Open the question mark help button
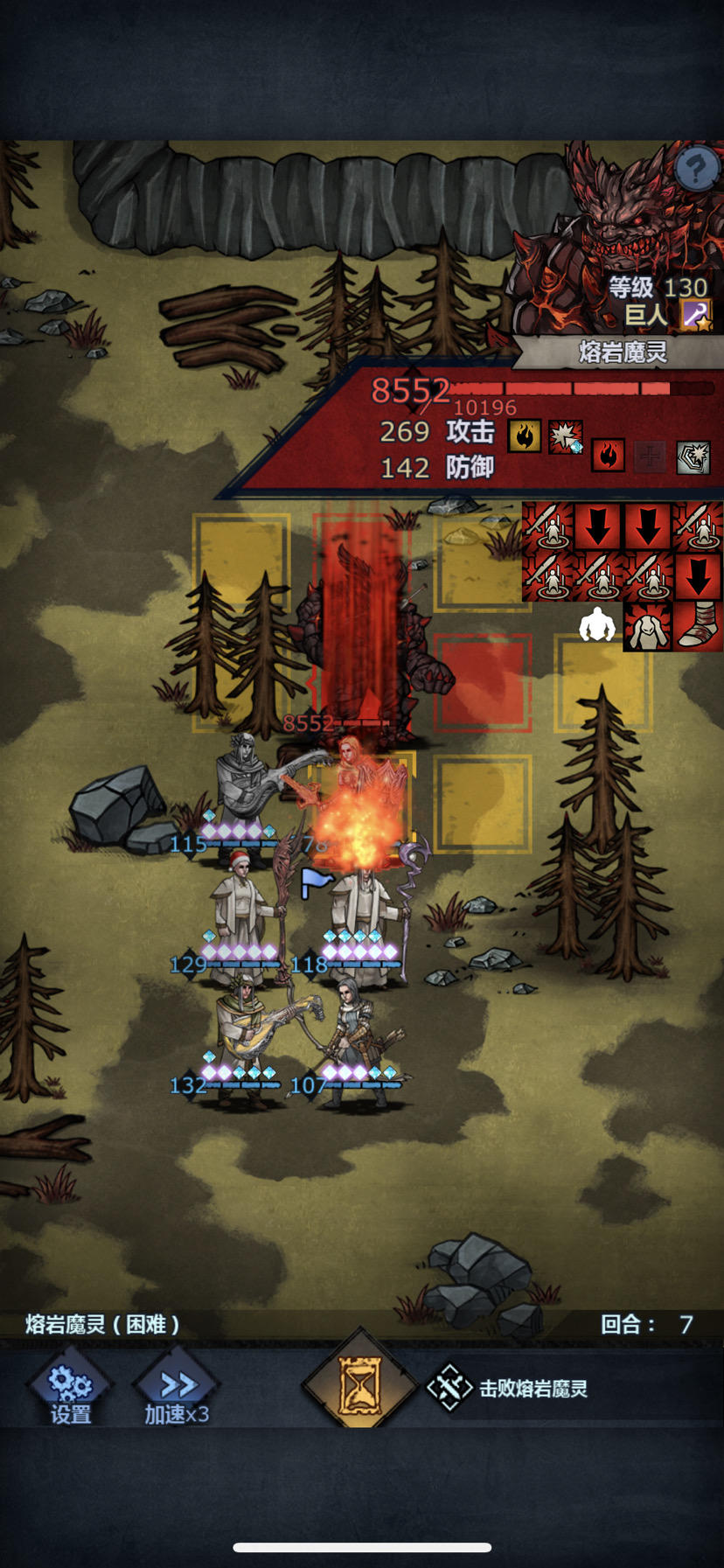 [x=697, y=166]
